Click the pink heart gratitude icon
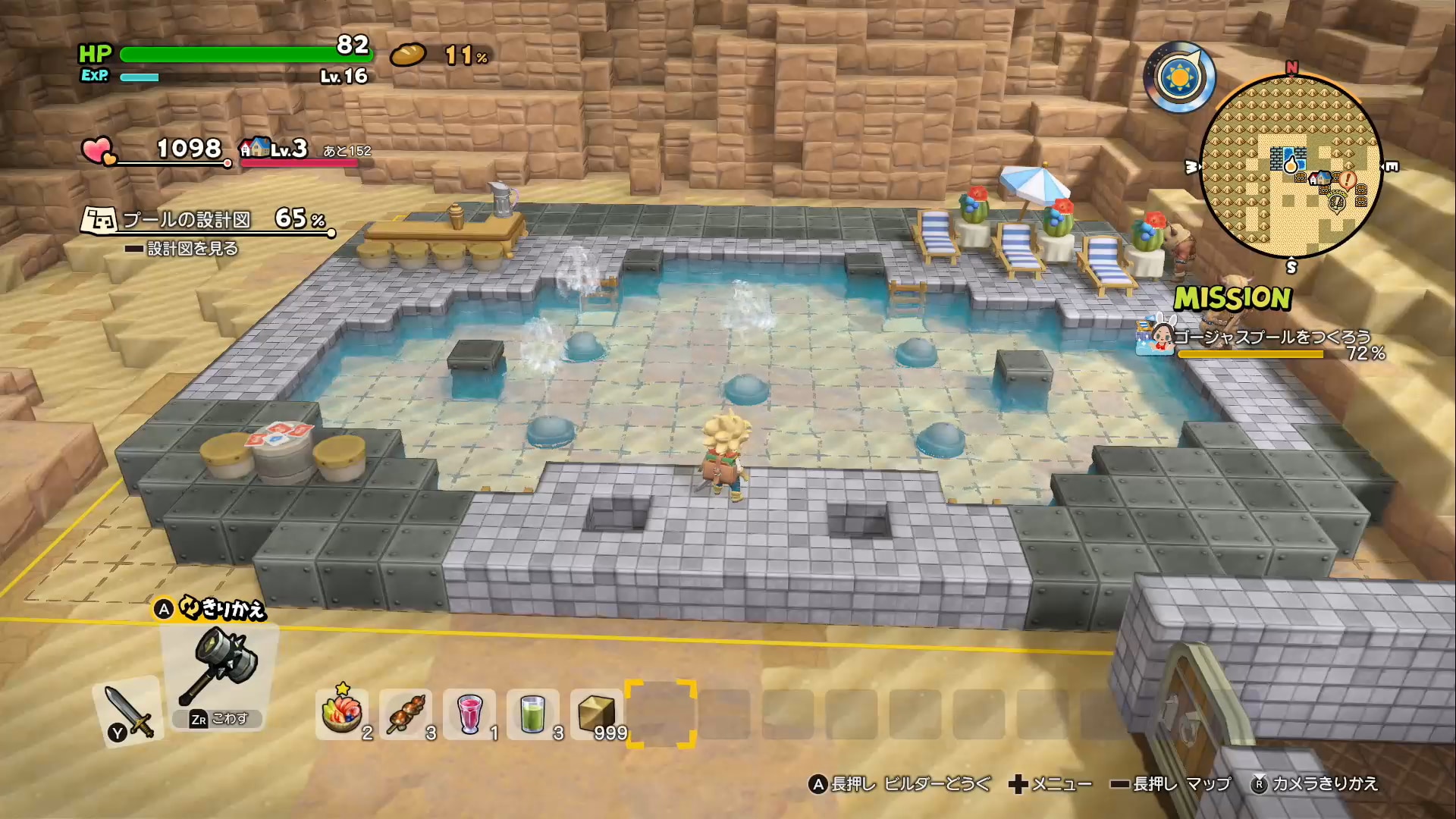 click(x=98, y=149)
